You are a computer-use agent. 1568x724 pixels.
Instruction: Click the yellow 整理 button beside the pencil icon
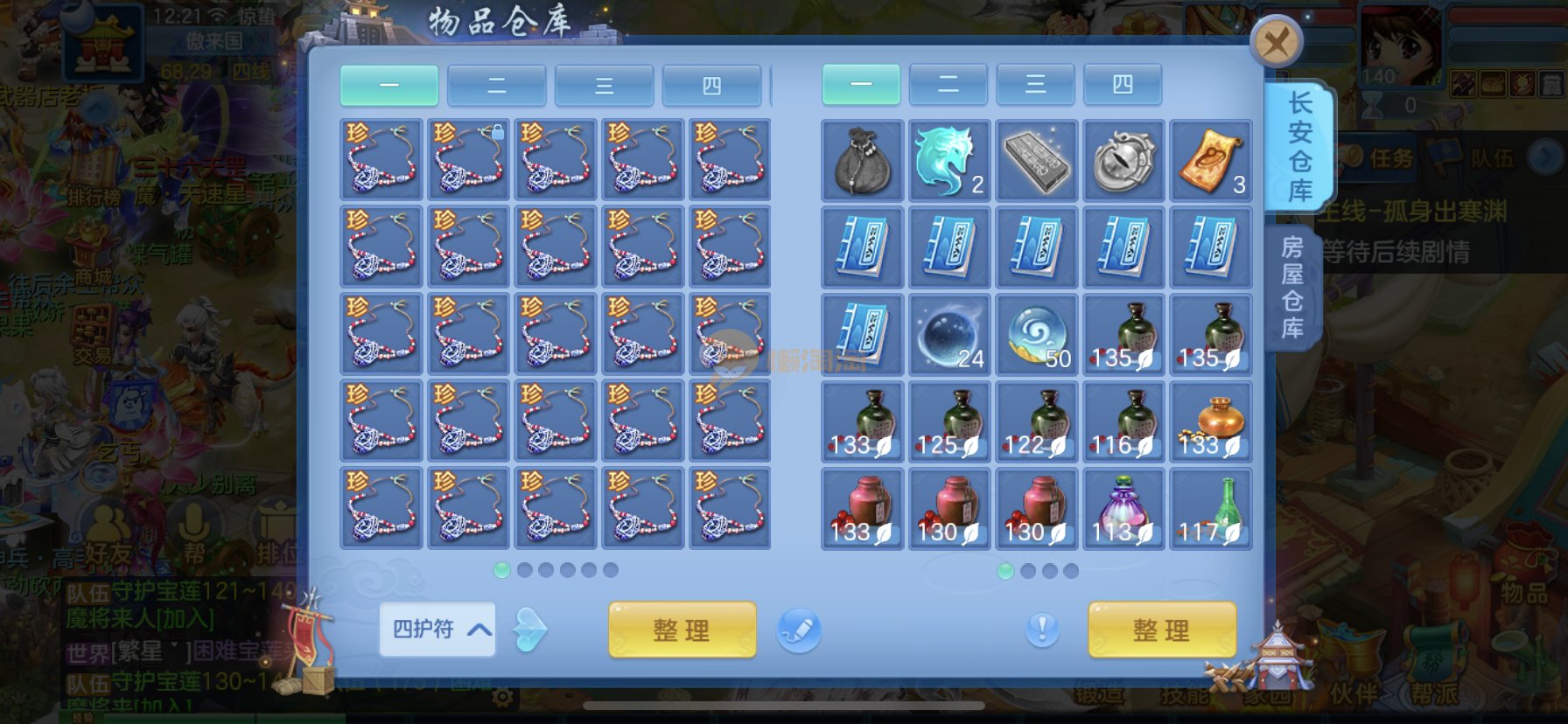coord(682,630)
